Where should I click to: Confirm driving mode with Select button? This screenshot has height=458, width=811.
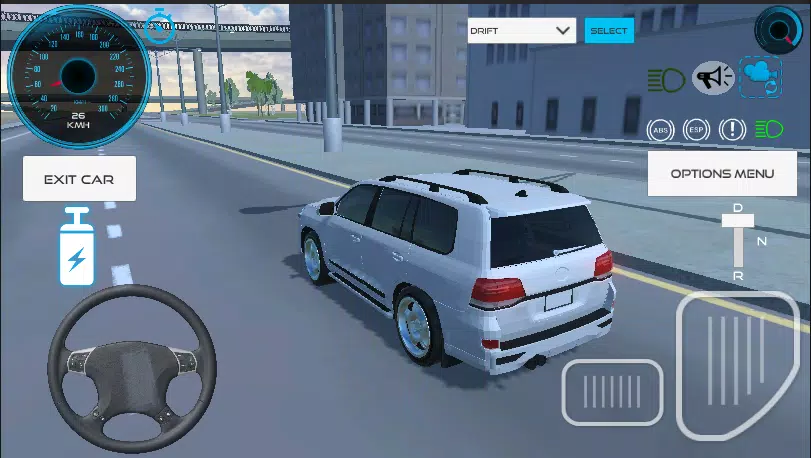point(609,31)
